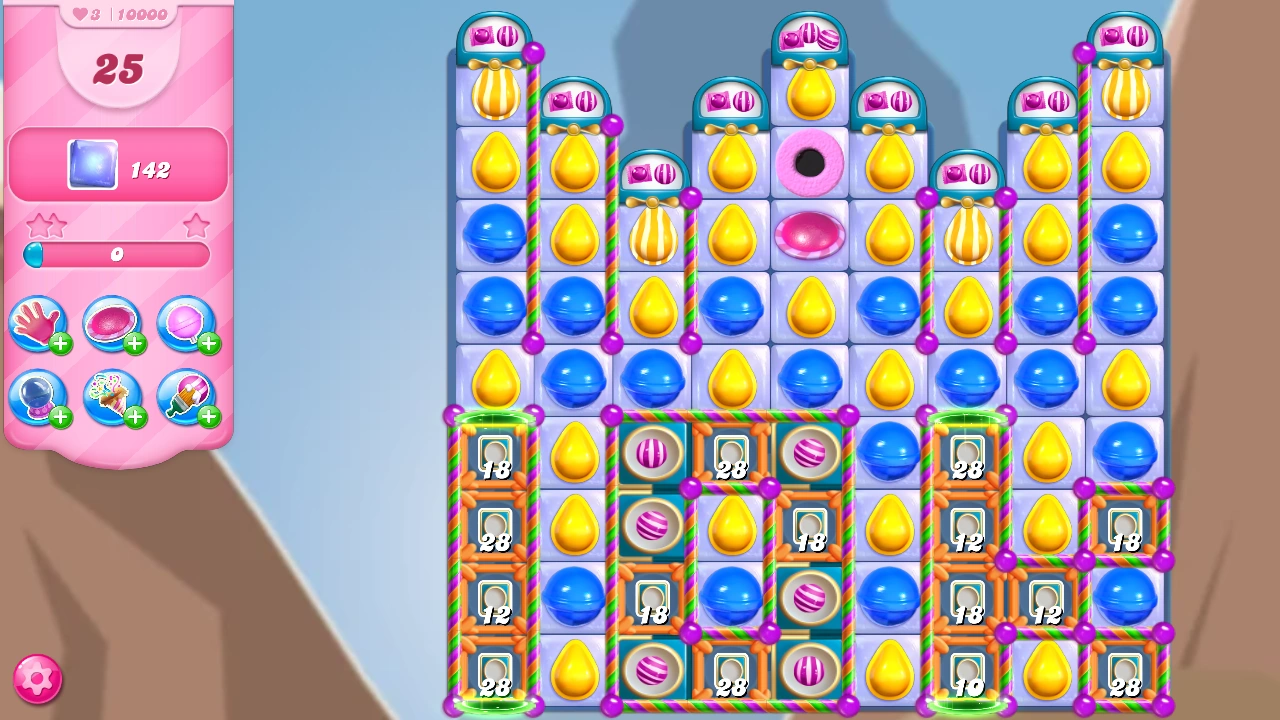Viewport: 1280px width, 720px height.
Task: Select the party cupcake booster
Action: click(x=113, y=398)
